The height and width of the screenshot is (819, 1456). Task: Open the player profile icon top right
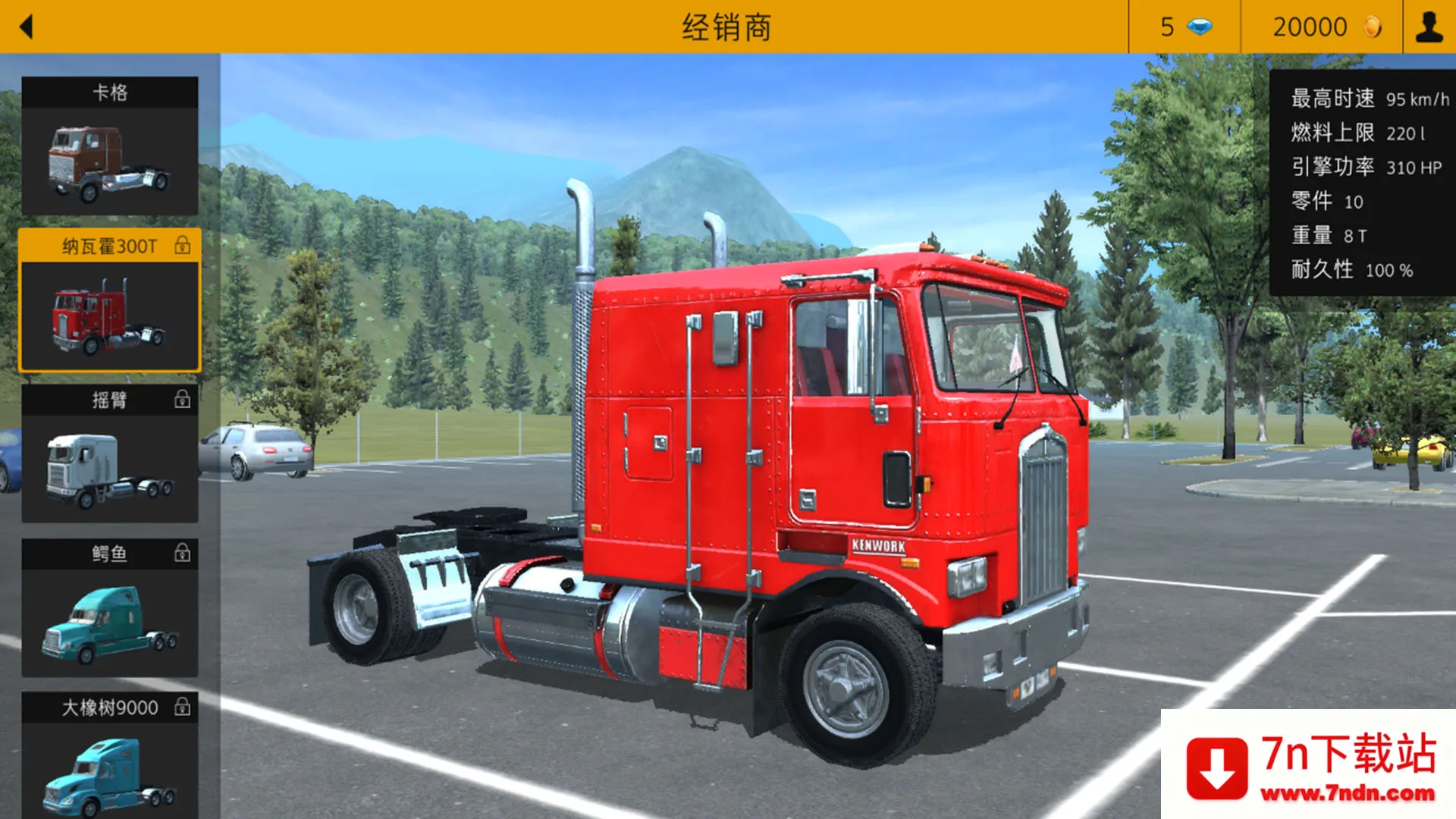(1429, 27)
